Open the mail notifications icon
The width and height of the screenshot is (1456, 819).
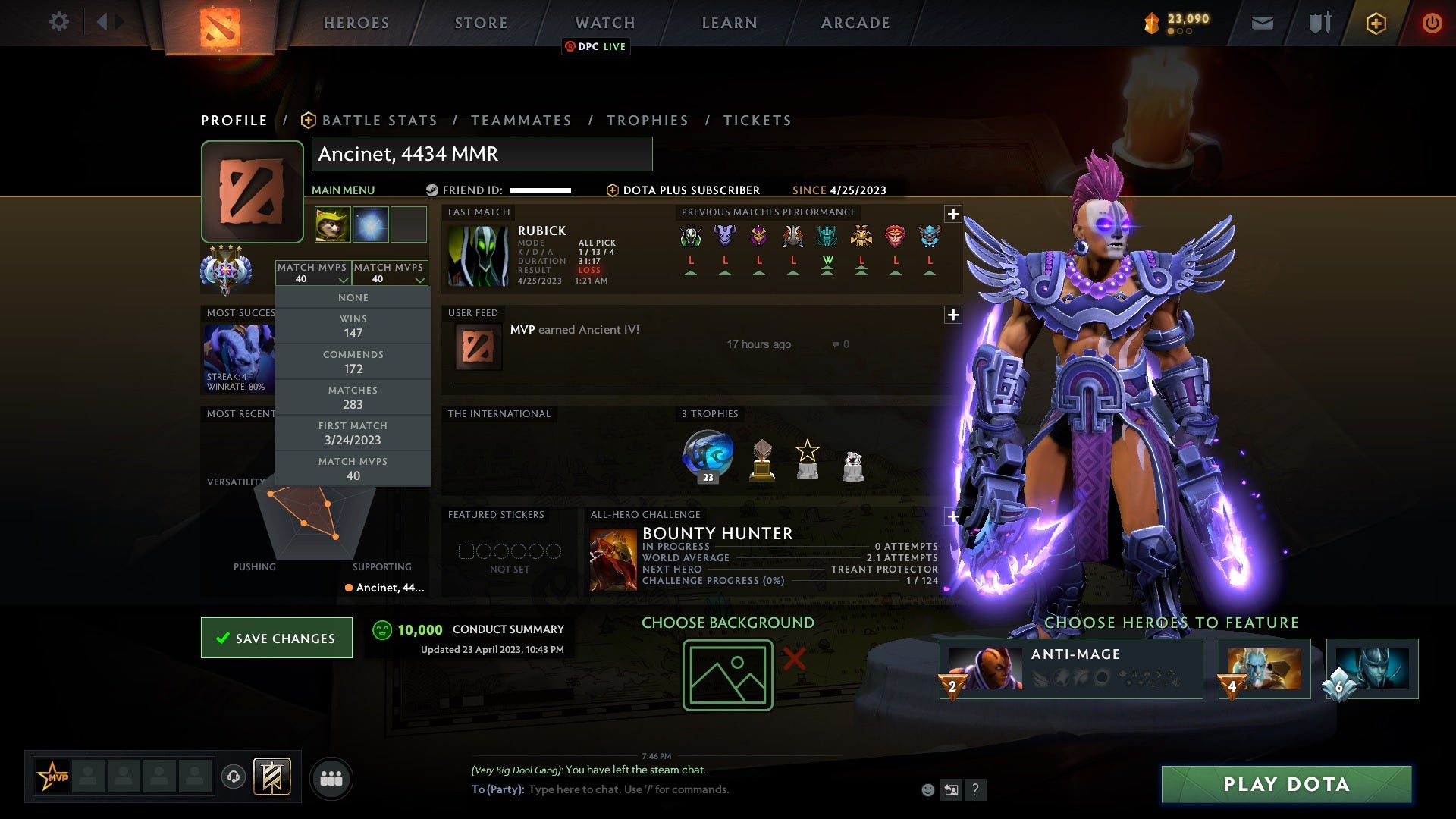coord(1262,23)
